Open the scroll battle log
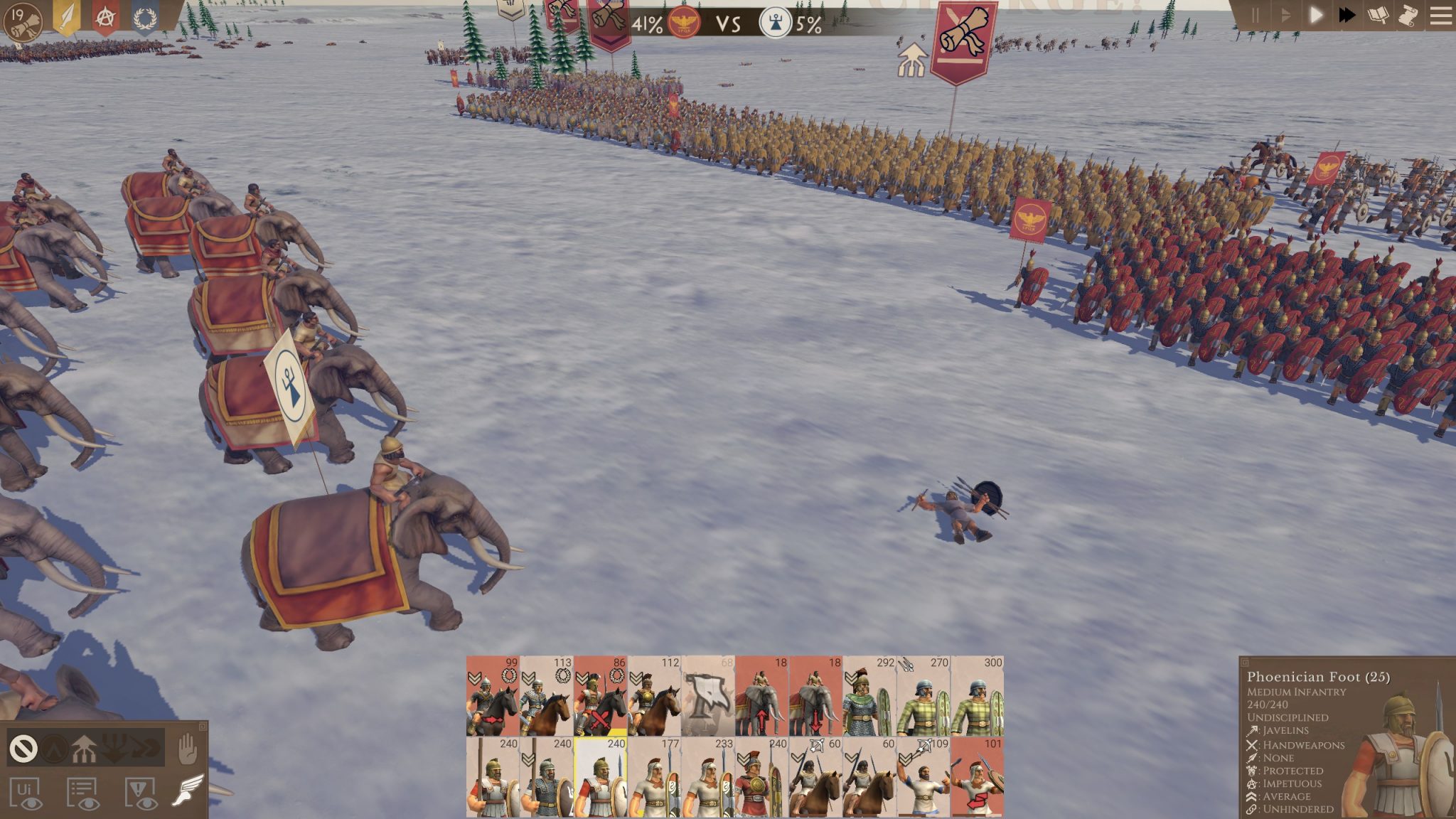 coord(1408,16)
